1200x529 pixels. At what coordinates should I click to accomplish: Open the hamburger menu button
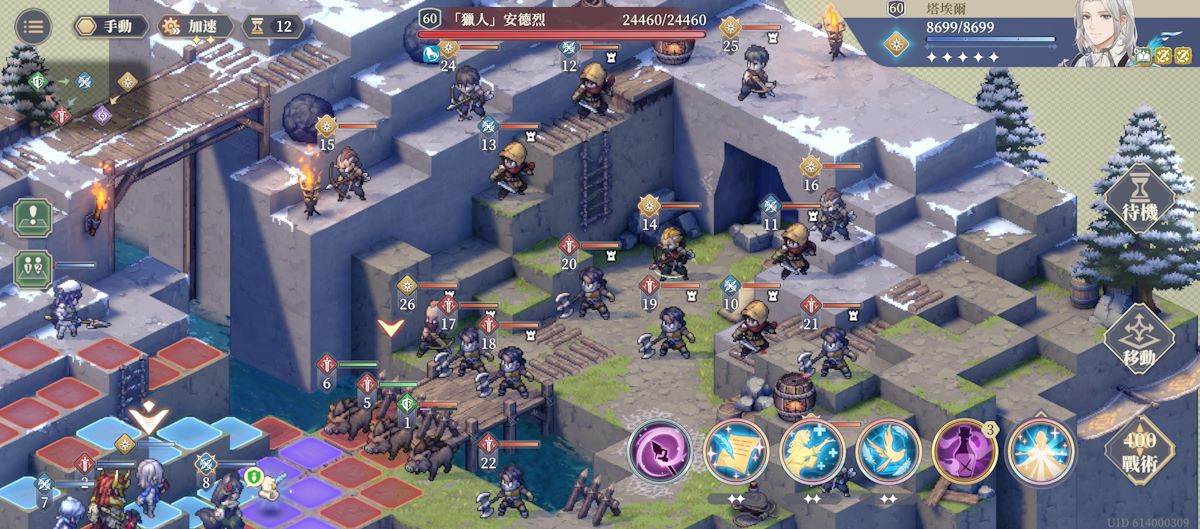click(x=34, y=25)
